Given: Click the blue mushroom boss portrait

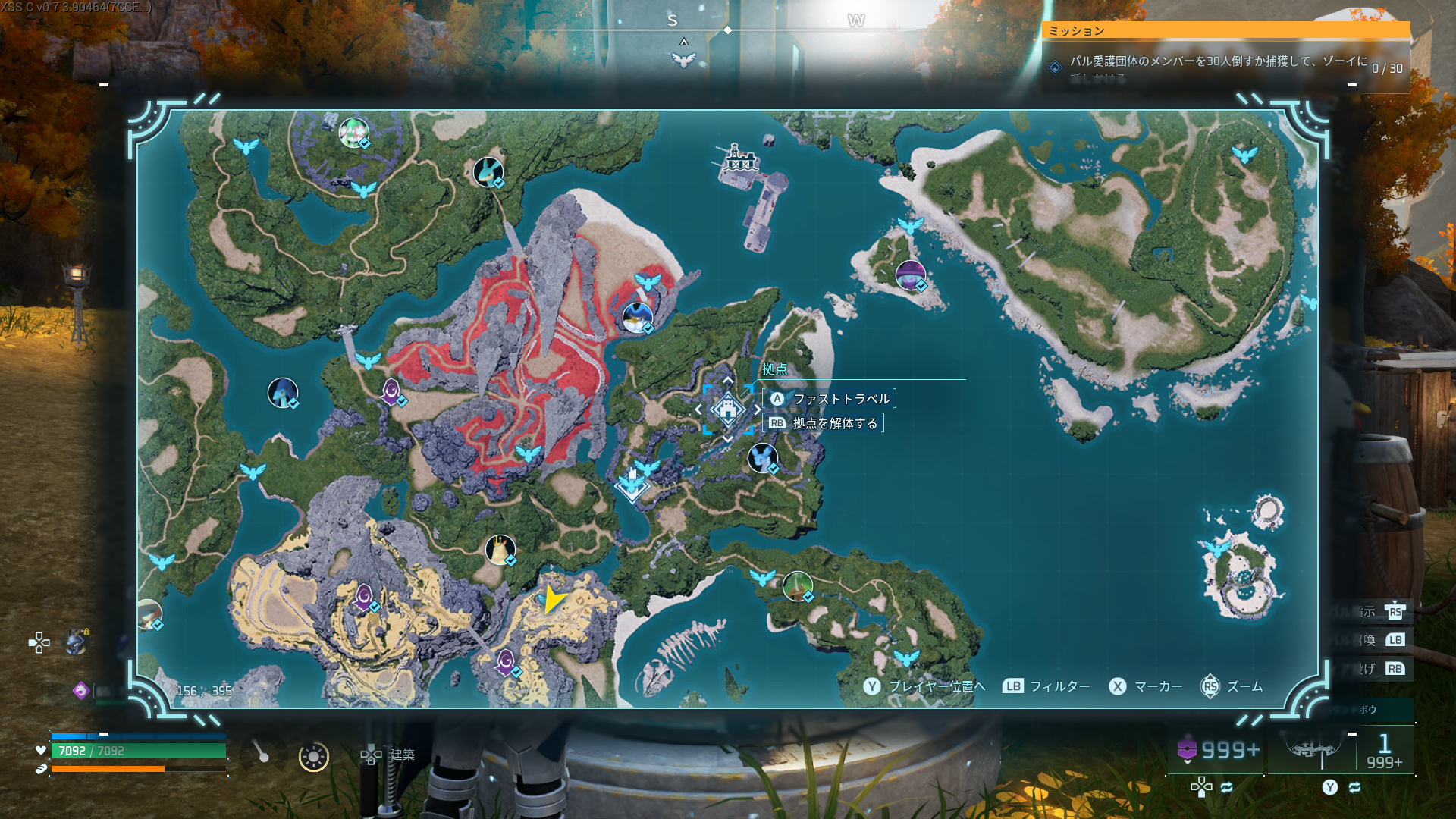Looking at the screenshot, I should [x=283, y=393].
